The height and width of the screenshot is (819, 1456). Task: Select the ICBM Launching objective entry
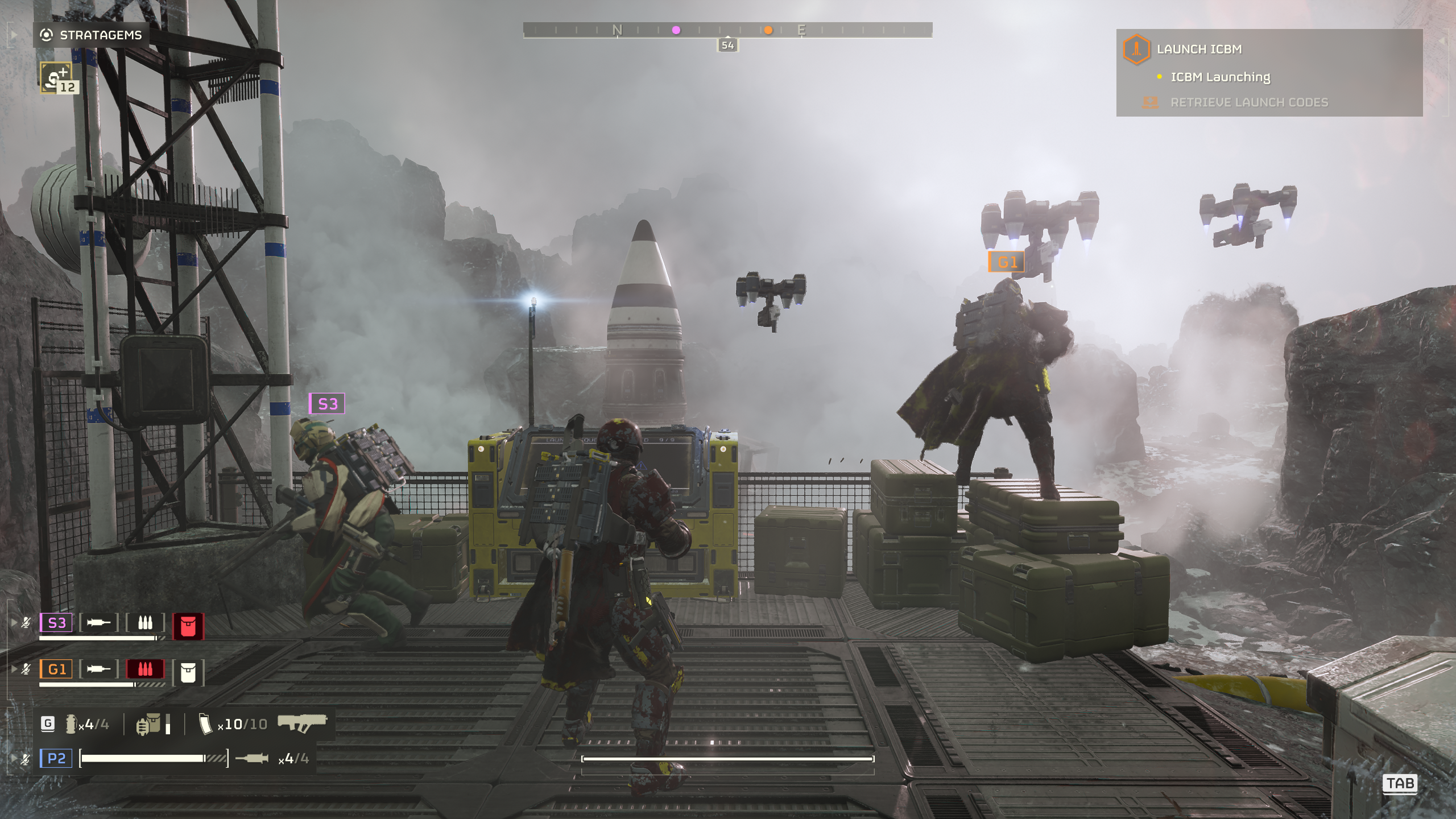point(1219,77)
